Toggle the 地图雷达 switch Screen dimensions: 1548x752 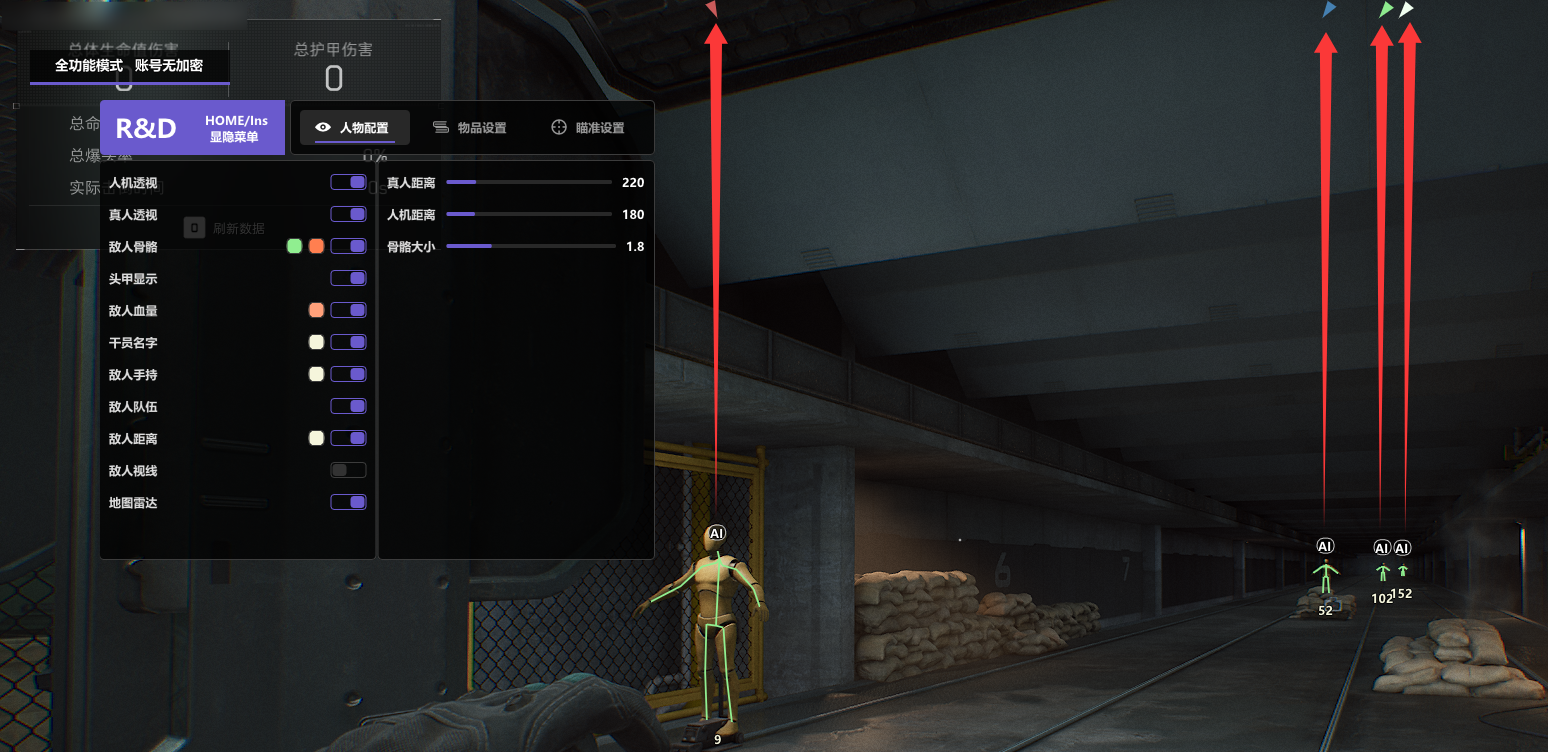[348, 502]
